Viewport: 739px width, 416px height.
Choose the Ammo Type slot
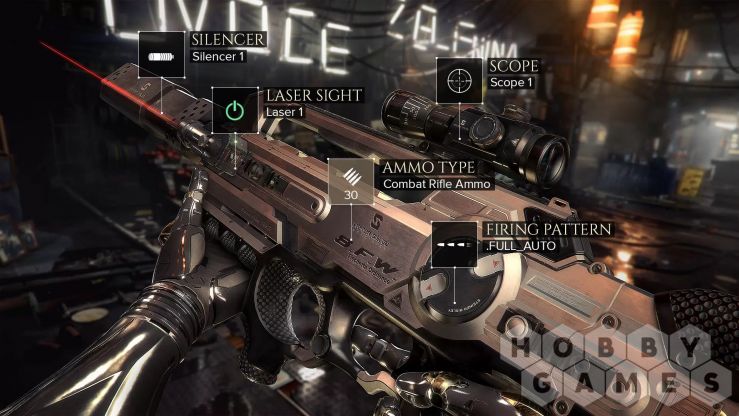(351, 180)
